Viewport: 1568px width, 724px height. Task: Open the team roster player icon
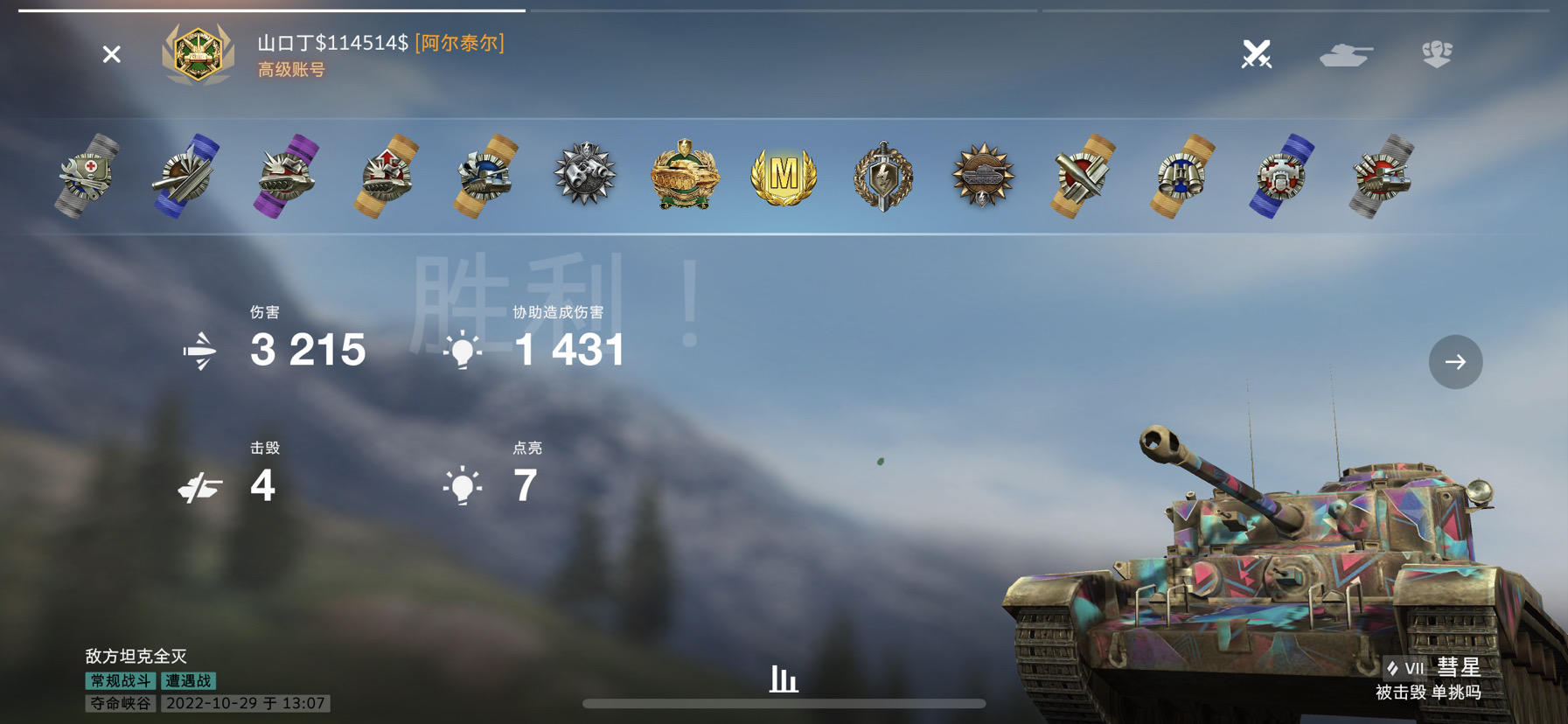pyautogui.click(x=1439, y=55)
